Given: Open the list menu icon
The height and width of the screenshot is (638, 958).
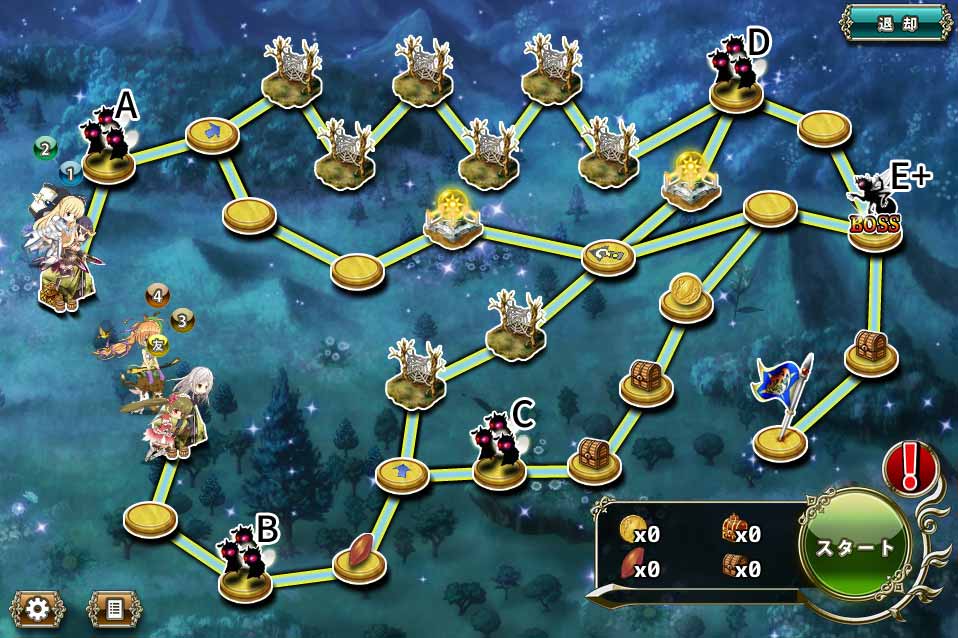Looking at the screenshot, I should (x=114, y=608).
